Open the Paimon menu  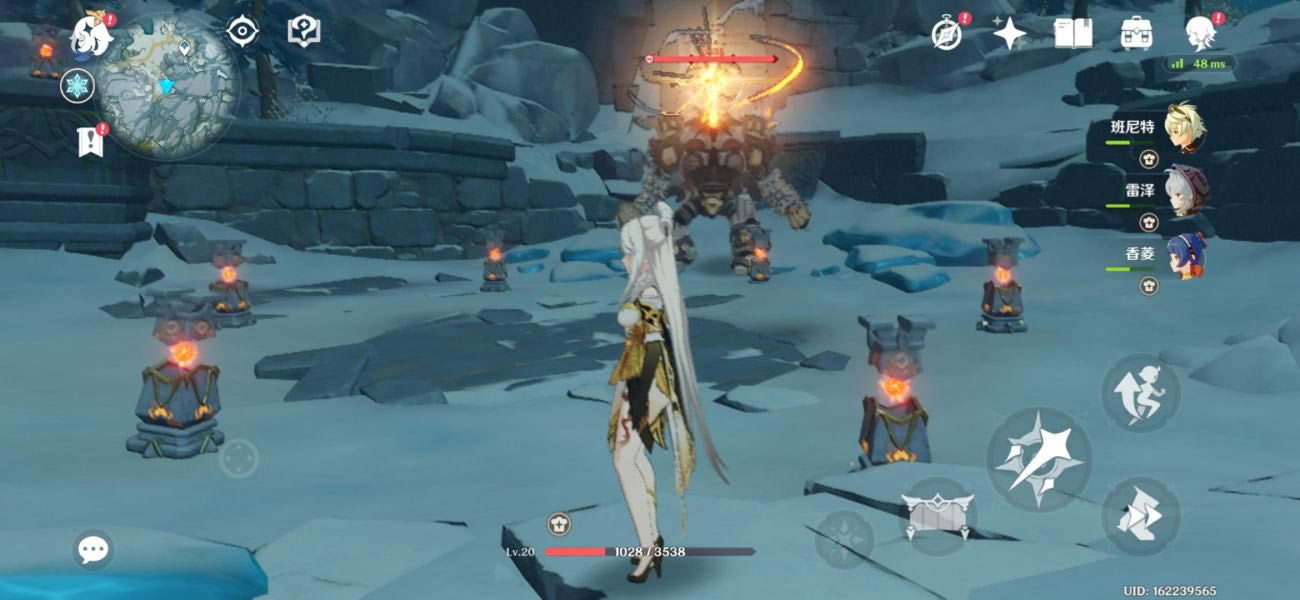click(92, 37)
